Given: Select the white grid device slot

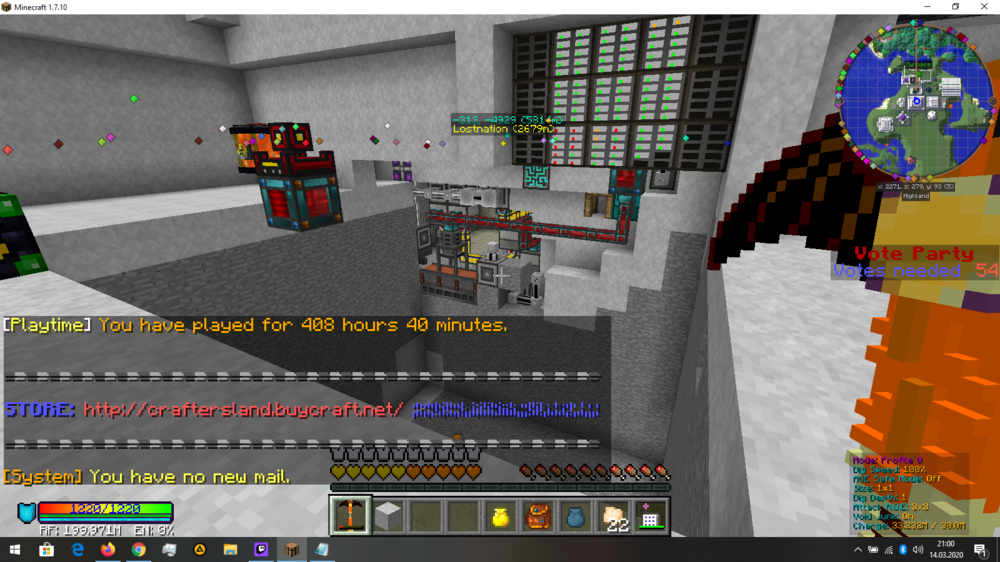Looking at the screenshot, I should tap(650, 516).
